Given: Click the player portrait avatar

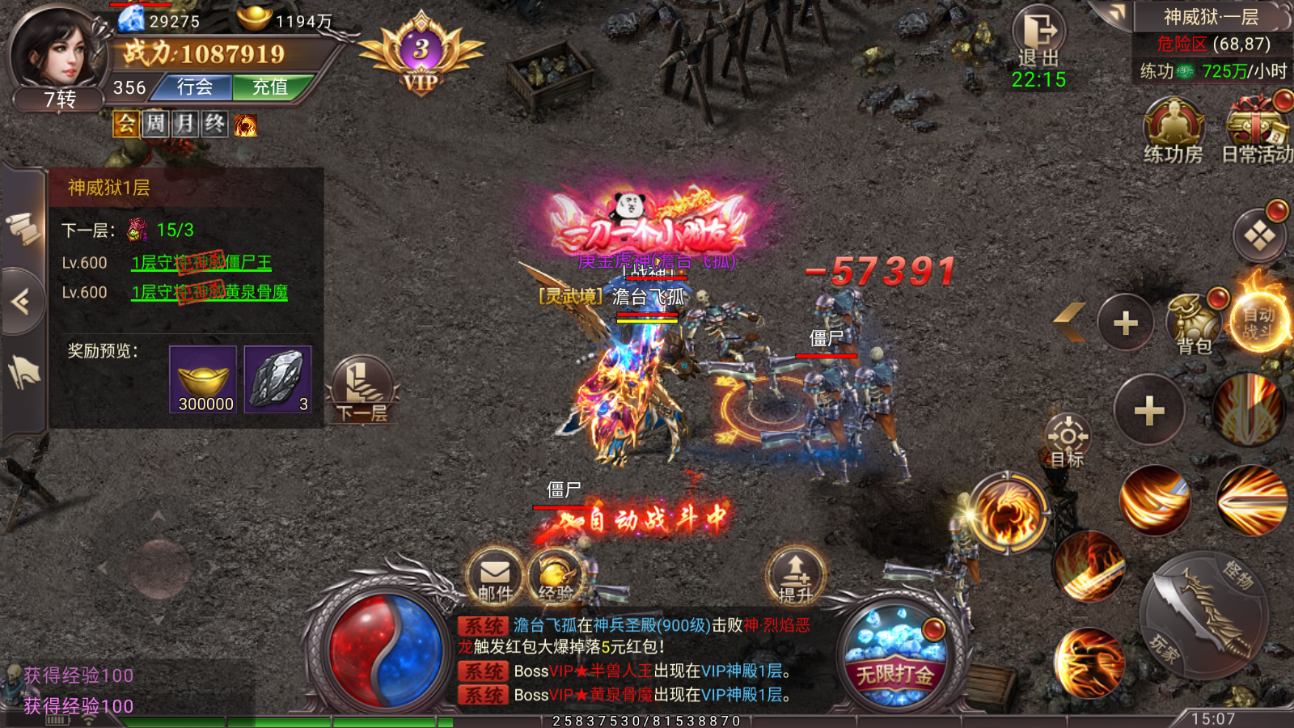Looking at the screenshot, I should 57,50.
